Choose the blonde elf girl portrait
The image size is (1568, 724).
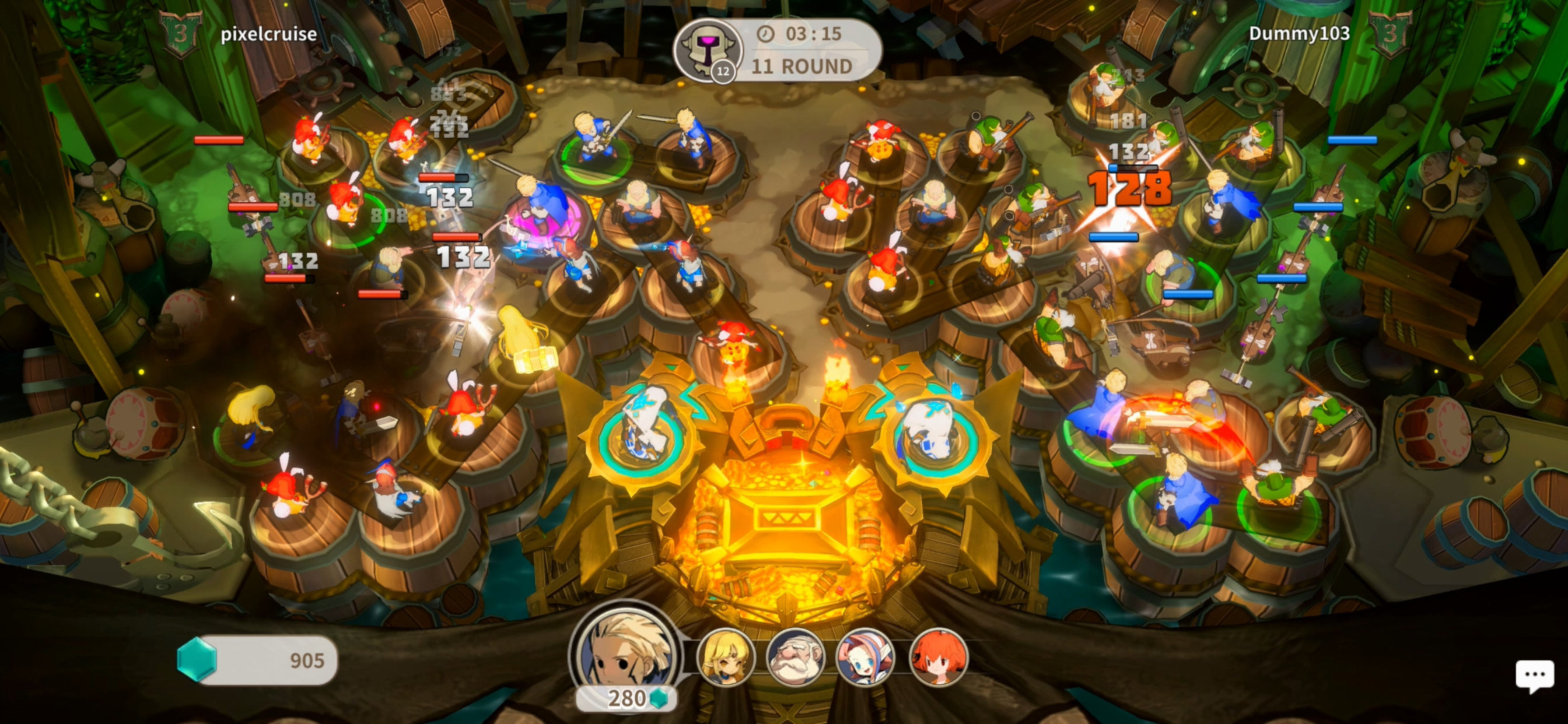pyautogui.click(x=725, y=658)
